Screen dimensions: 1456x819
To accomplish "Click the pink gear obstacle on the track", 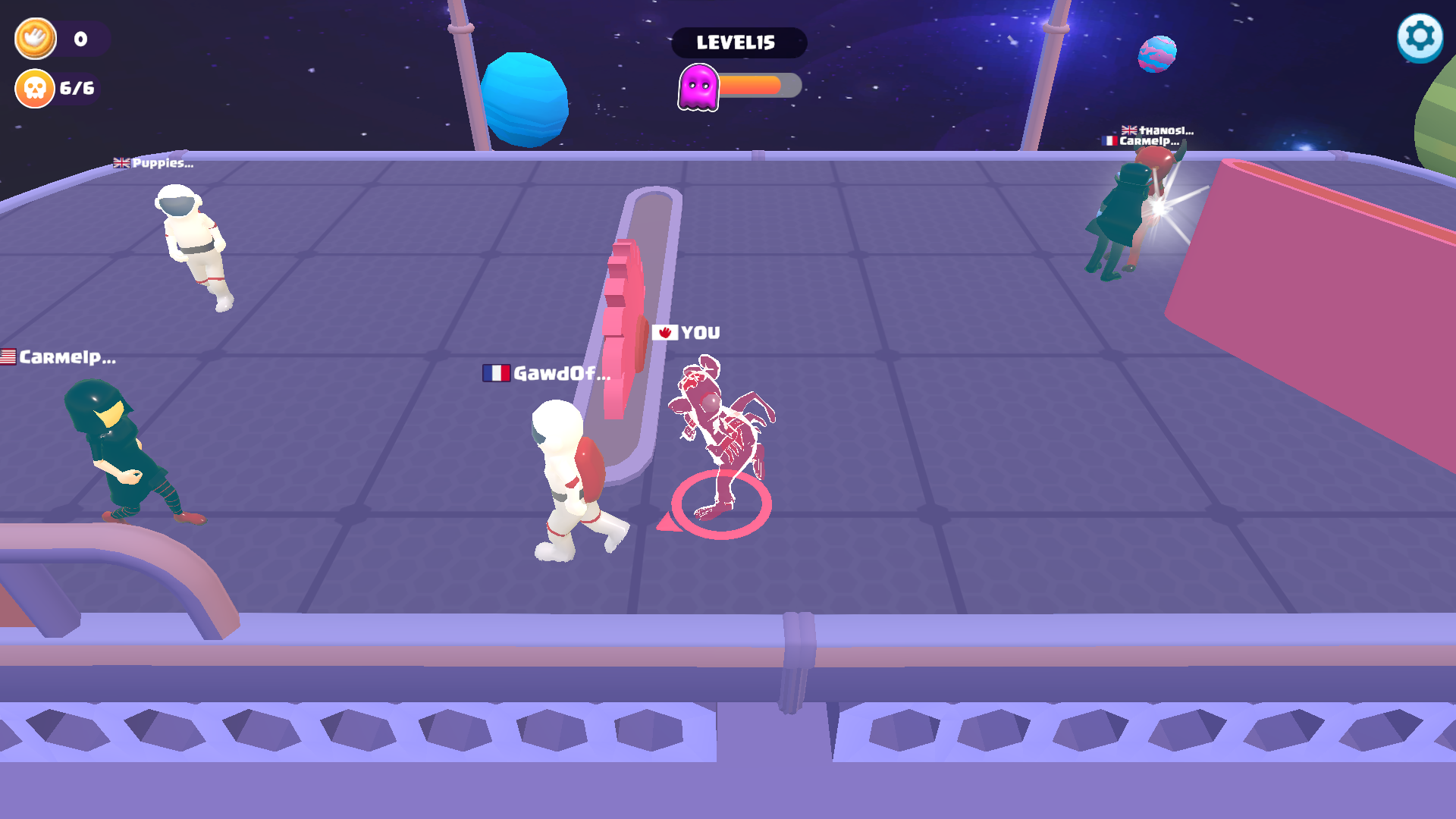I will click(623, 318).
